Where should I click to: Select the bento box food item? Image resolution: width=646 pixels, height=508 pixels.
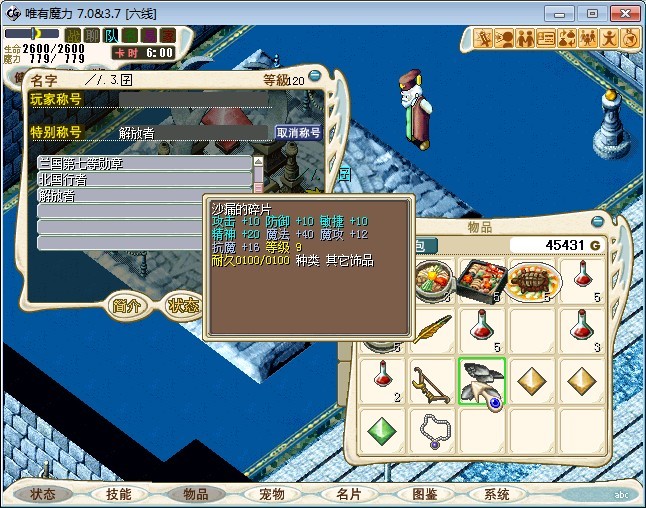[482, 280]
